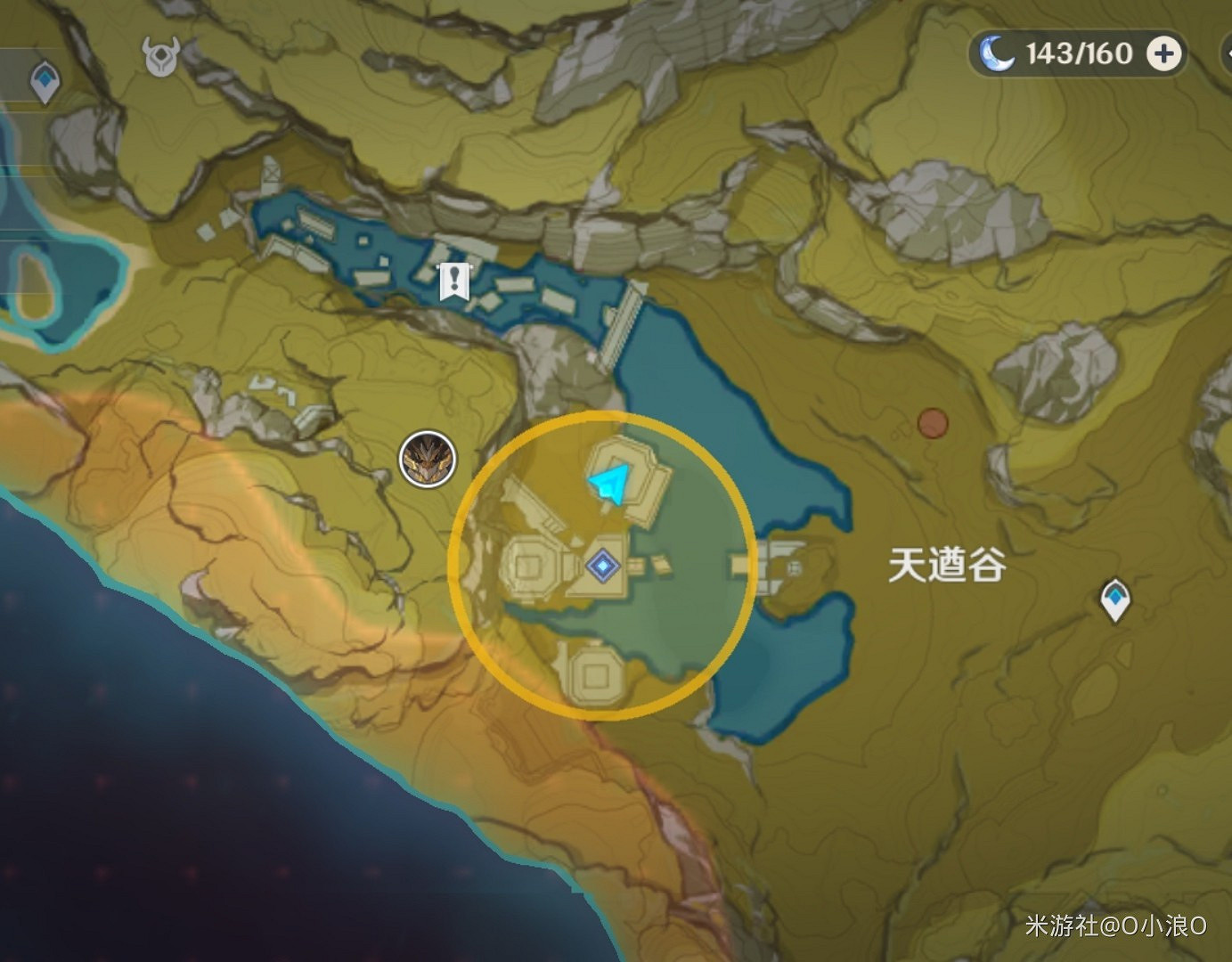This screenshot has width=1232, height=962.
Task: Click the crescent moon Original Resin icon
Action: tap(999, 53)
